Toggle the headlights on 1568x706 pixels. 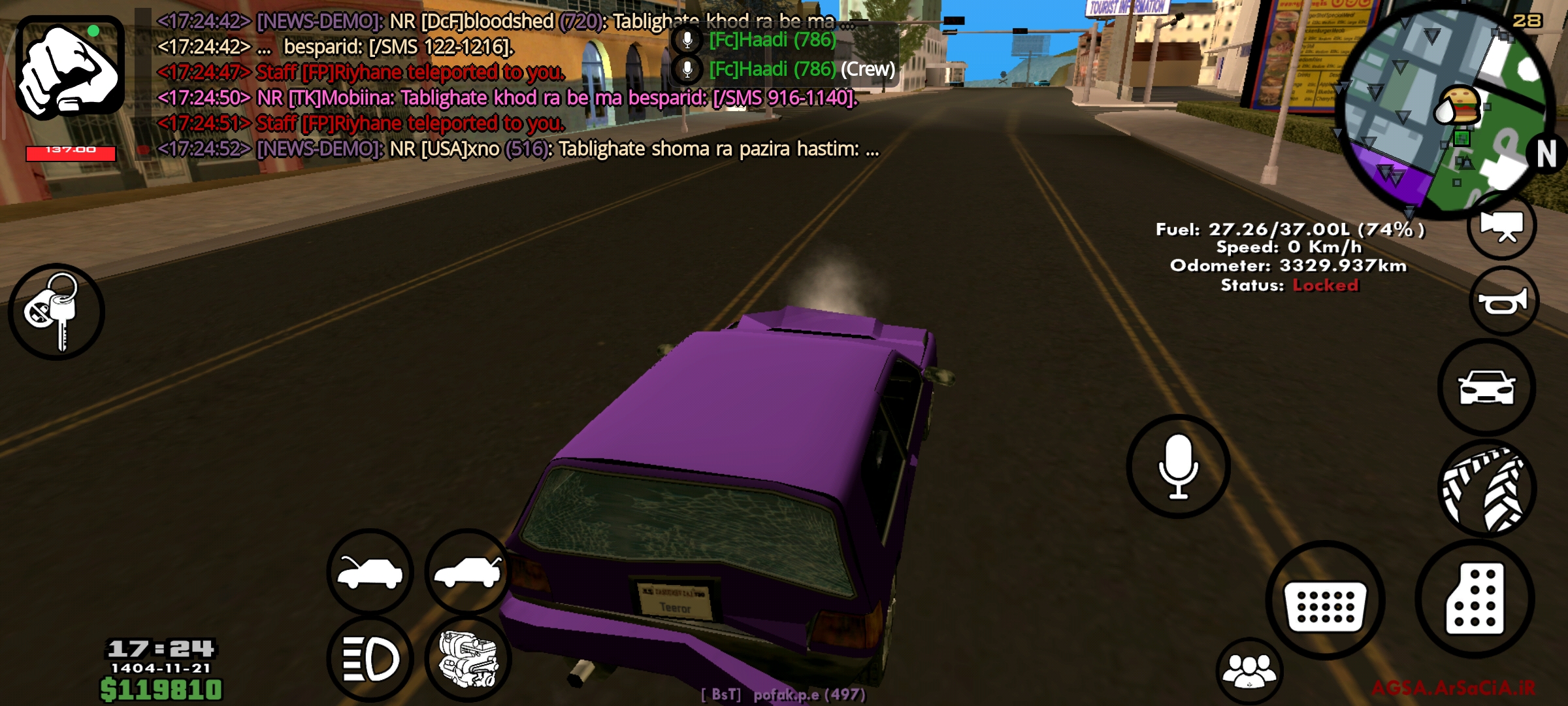pyautogui.click(x=369, y=659)
